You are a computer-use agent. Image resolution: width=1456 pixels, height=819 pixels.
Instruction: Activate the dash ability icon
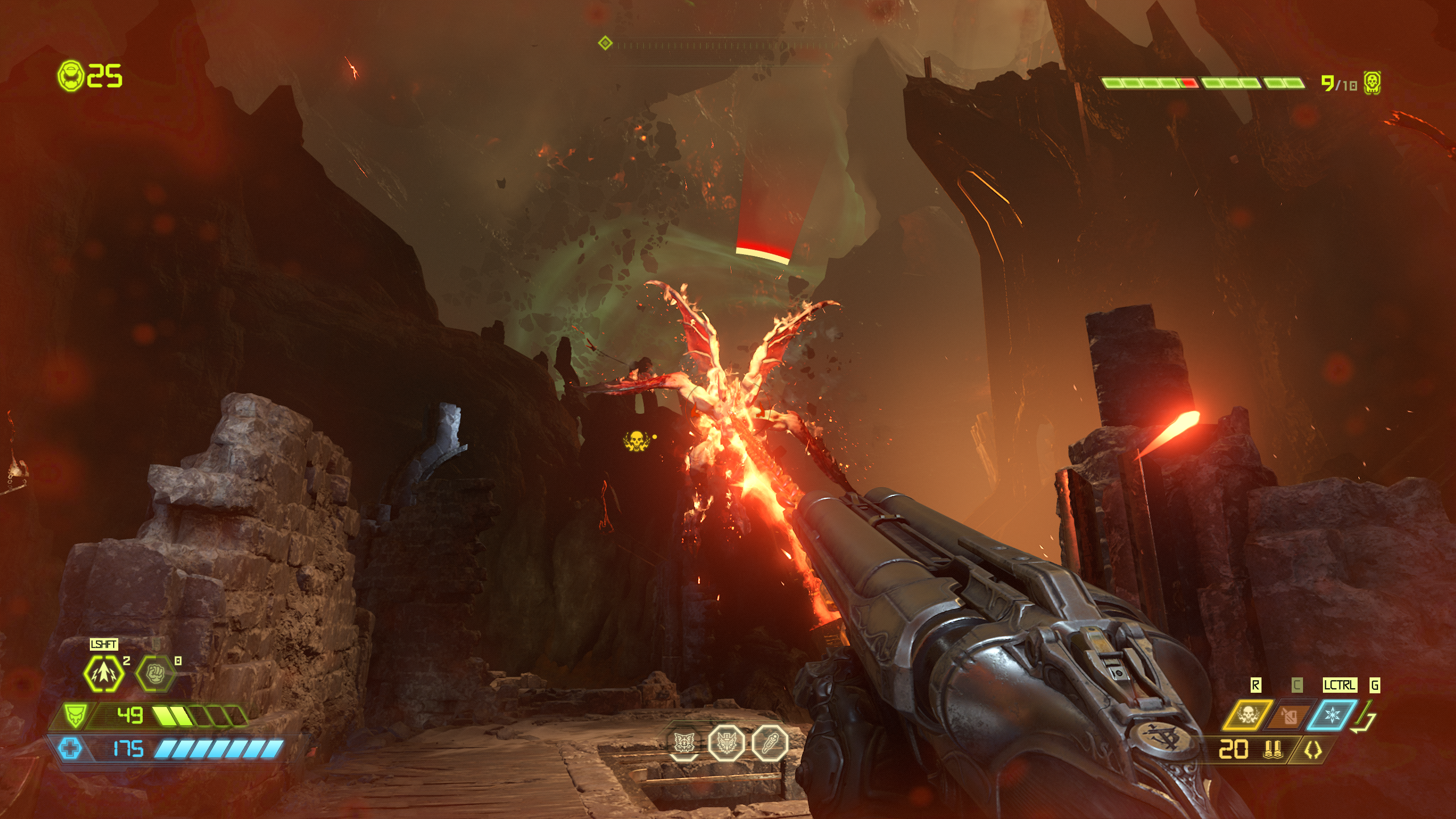tap(104, 674)
